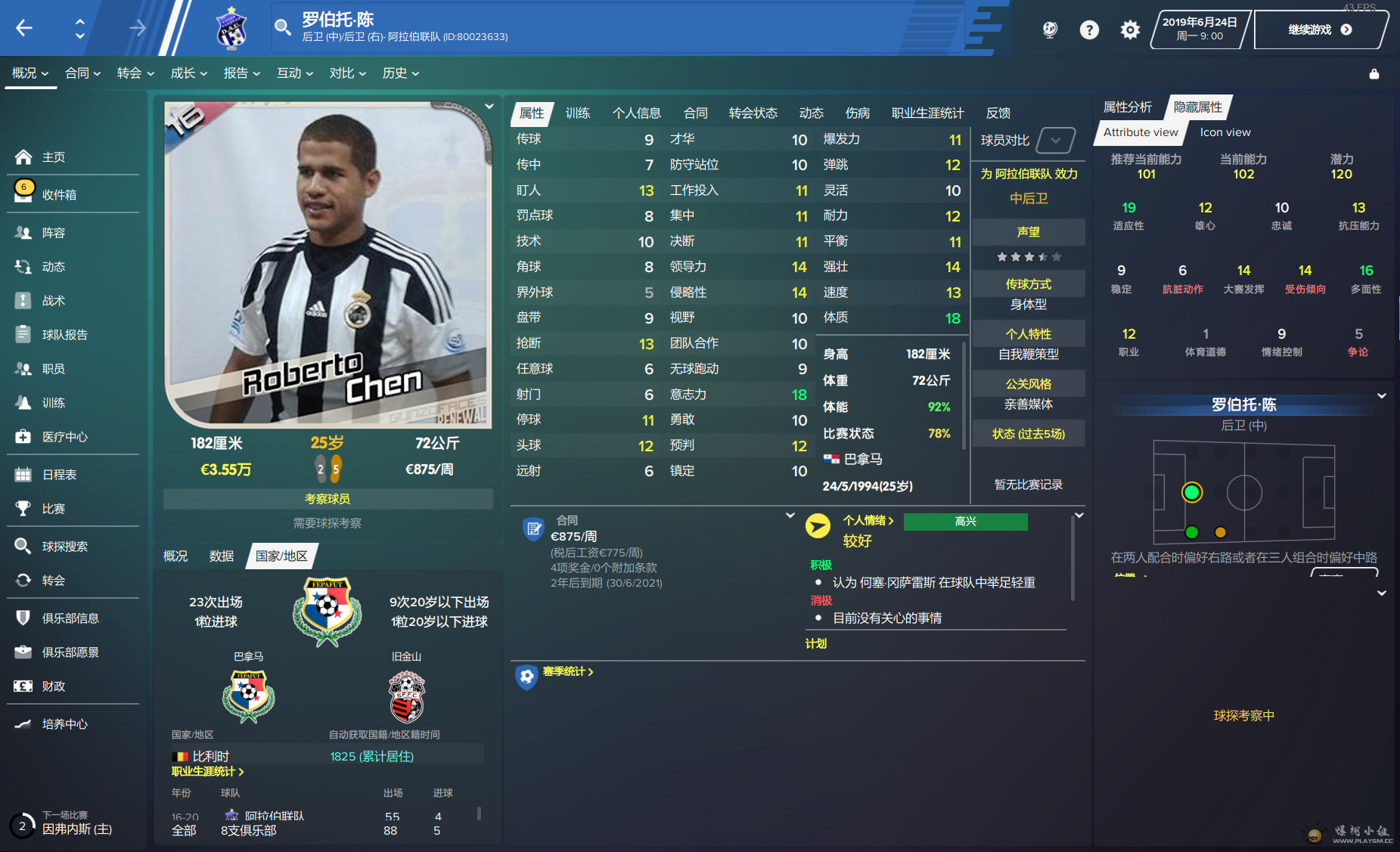Choose Icon view for hidden attributes
Image resolution: width=1400 pixels, height=852 pixels.
coord(1225,132)
